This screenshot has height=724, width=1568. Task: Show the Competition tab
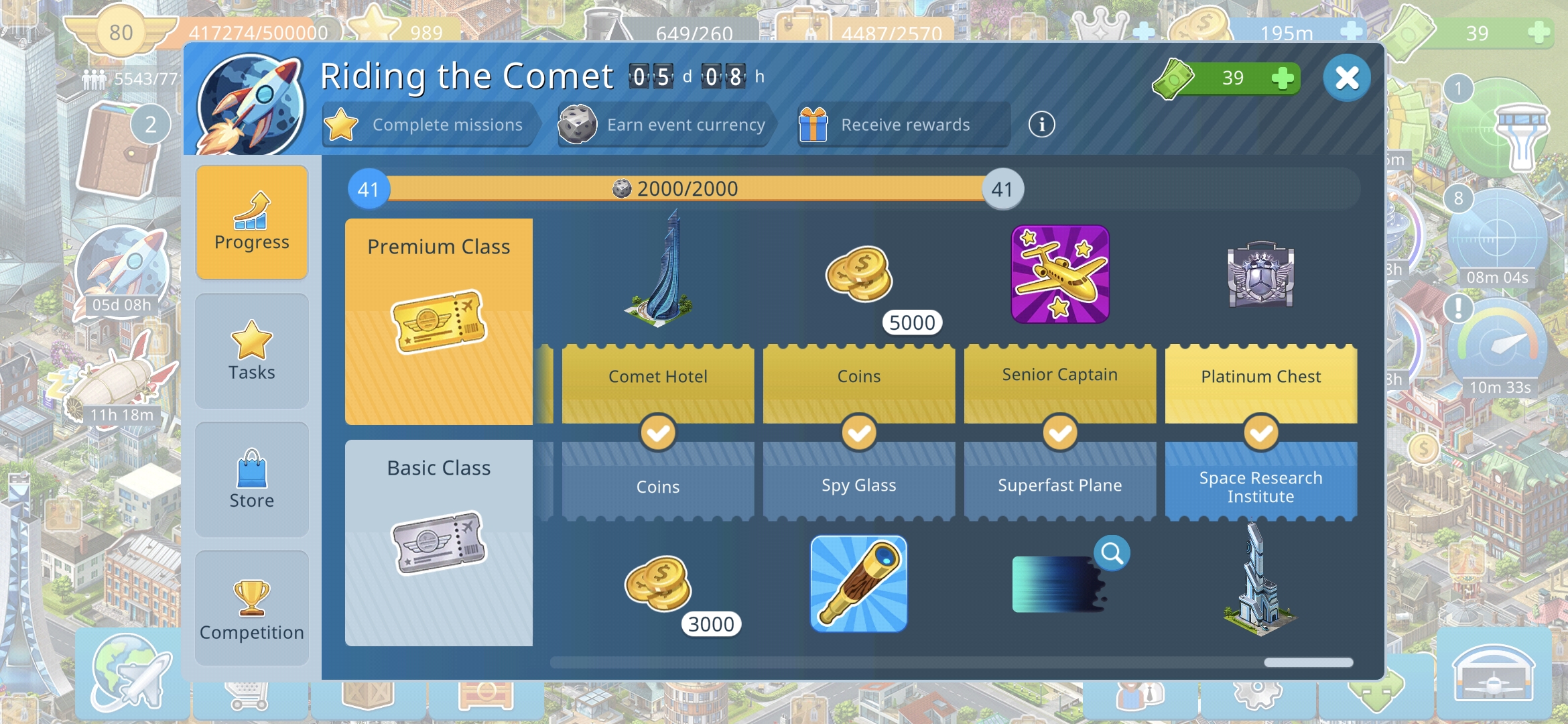tap(252, 608)
